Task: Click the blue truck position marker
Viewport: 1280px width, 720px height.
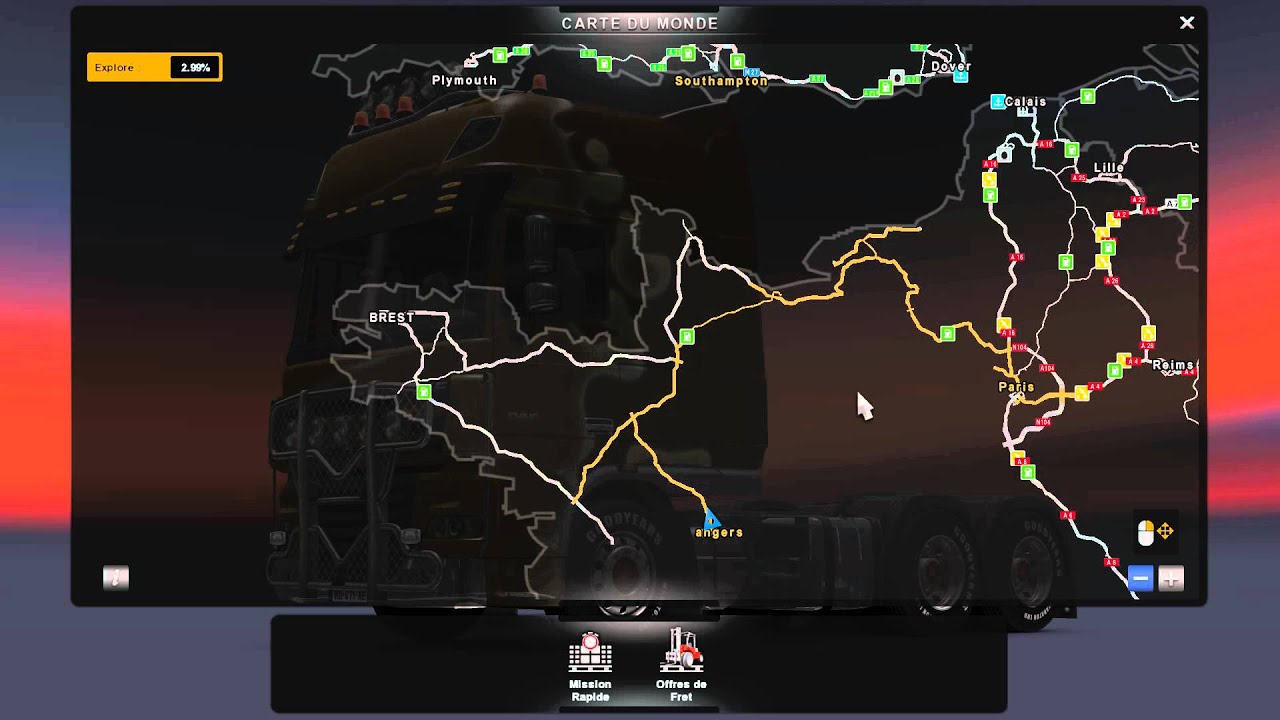Action: 710,518
